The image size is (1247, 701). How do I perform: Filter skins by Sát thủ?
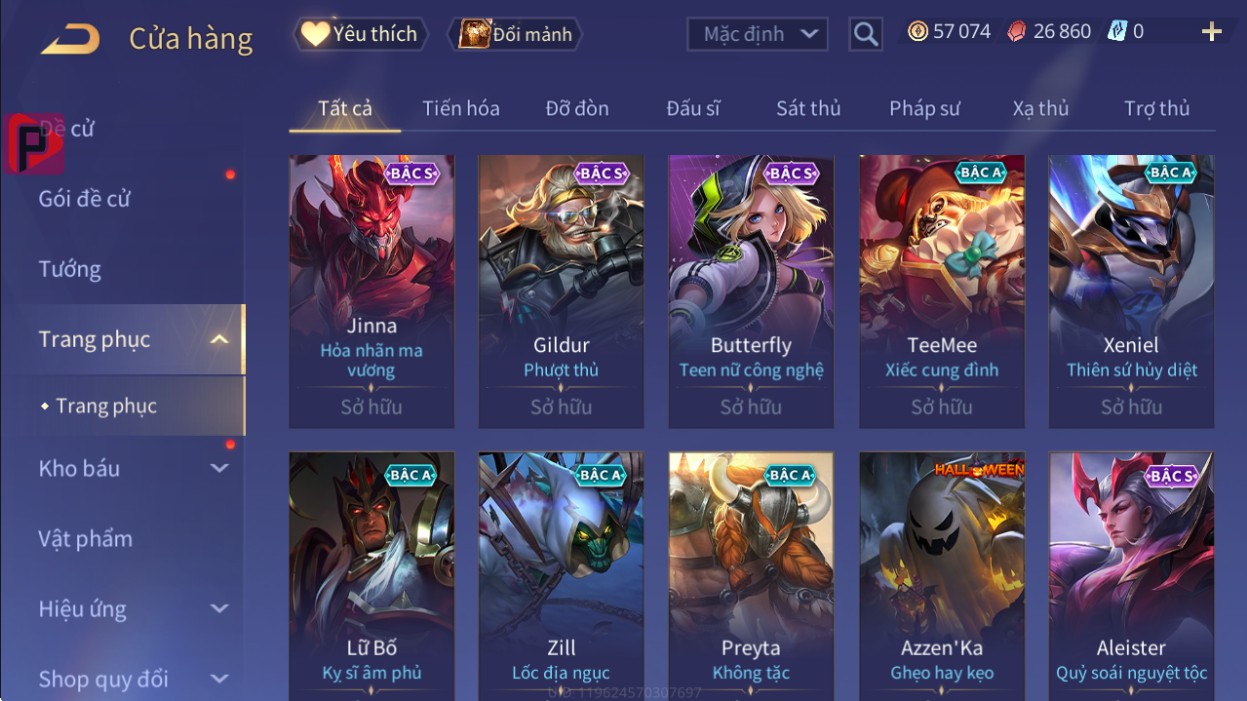(x=808, y=108)
